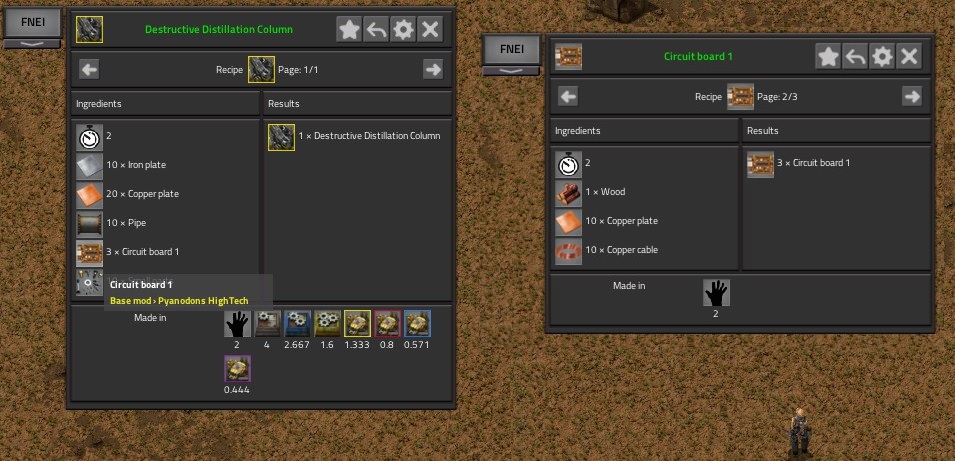Select the Destructive Distillation Column result icon

coord(281,137)
